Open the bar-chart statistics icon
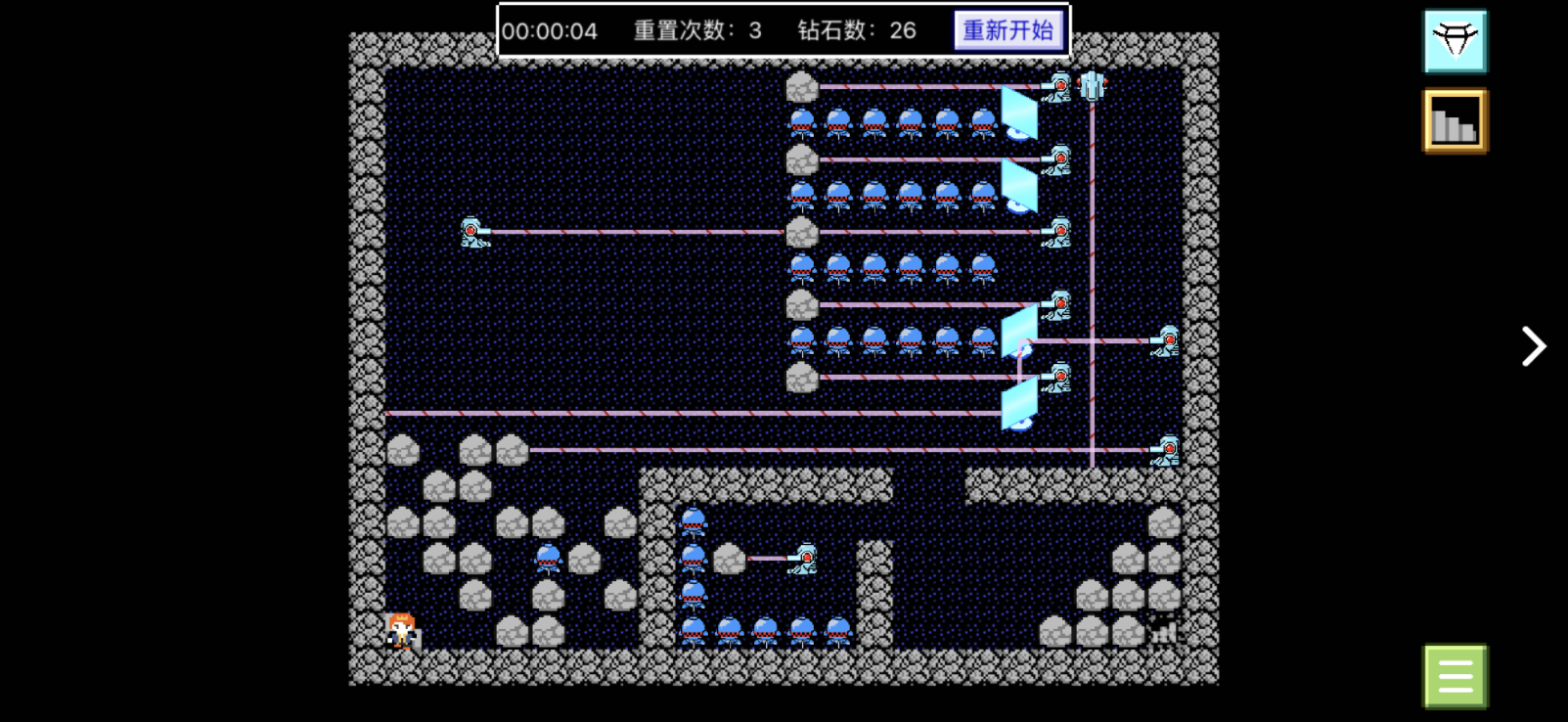 1455,121
